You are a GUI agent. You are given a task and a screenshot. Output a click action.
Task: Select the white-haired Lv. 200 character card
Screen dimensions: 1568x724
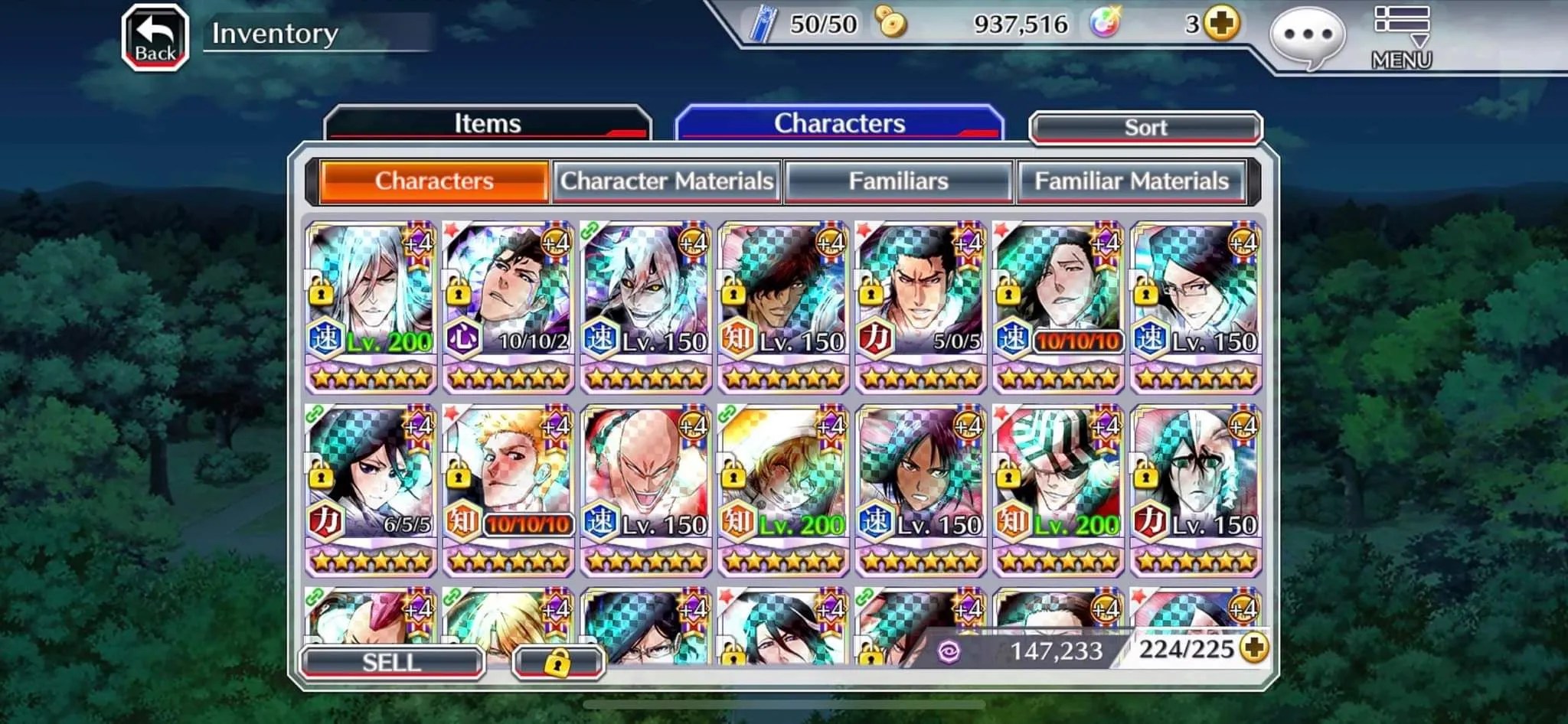click(x=371, y=306)
